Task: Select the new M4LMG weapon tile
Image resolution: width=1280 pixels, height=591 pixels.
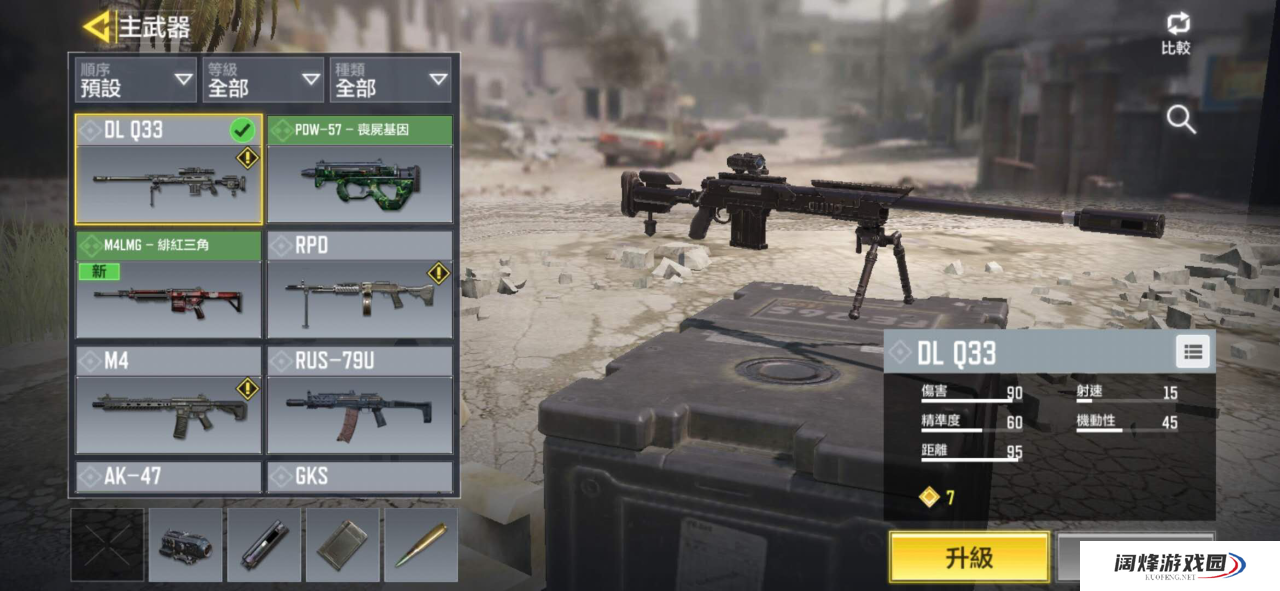Action: (x=168, y=285)
